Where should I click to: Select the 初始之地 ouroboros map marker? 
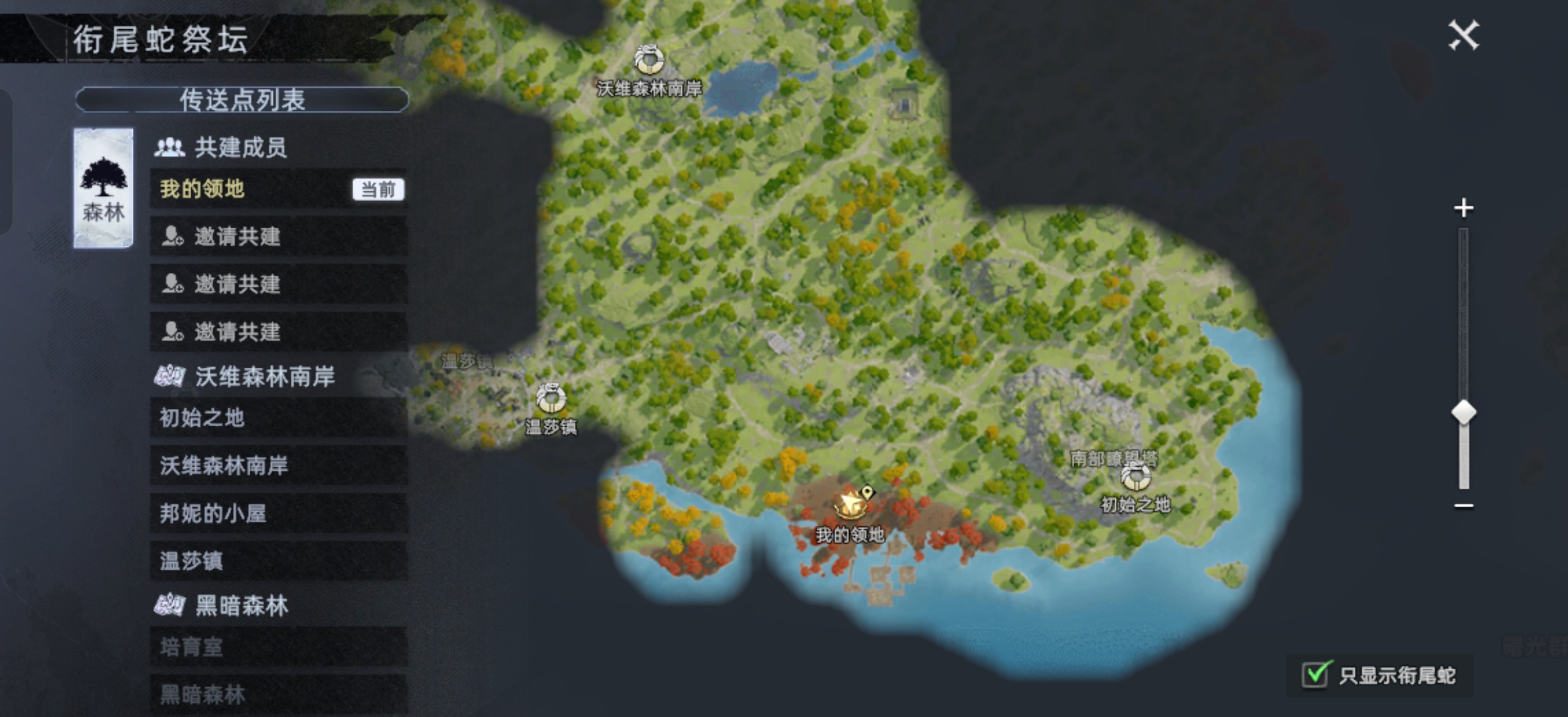pos(1135,477)
